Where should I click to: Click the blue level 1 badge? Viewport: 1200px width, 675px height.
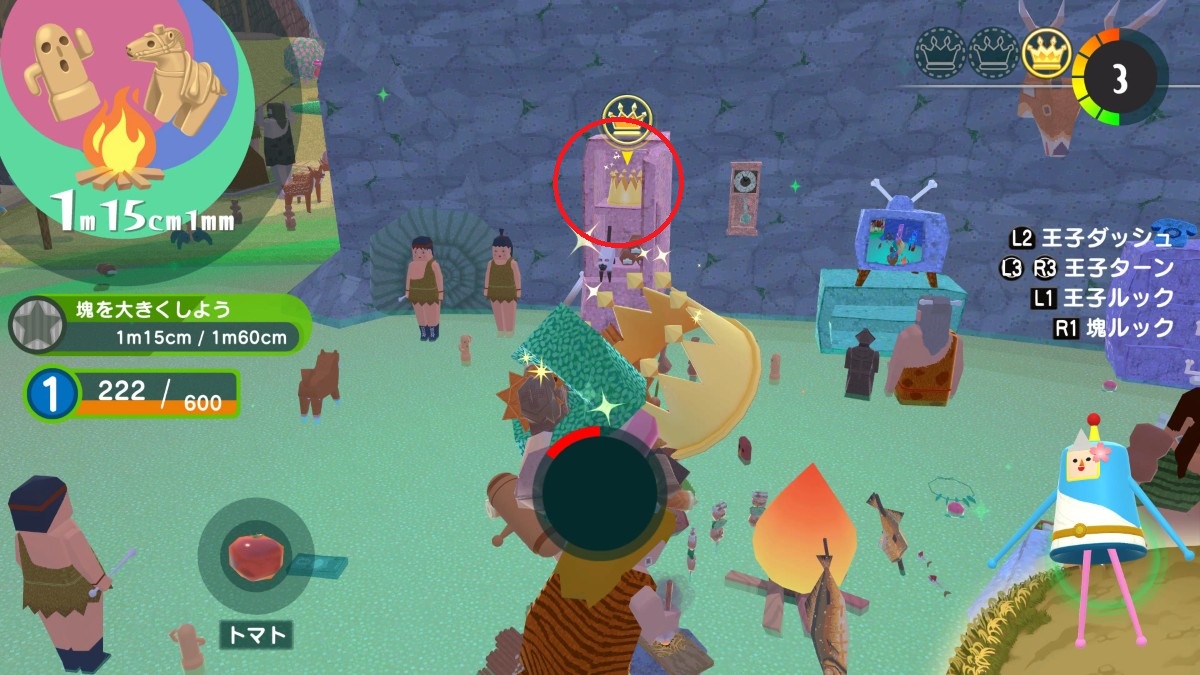click(49, 394)
